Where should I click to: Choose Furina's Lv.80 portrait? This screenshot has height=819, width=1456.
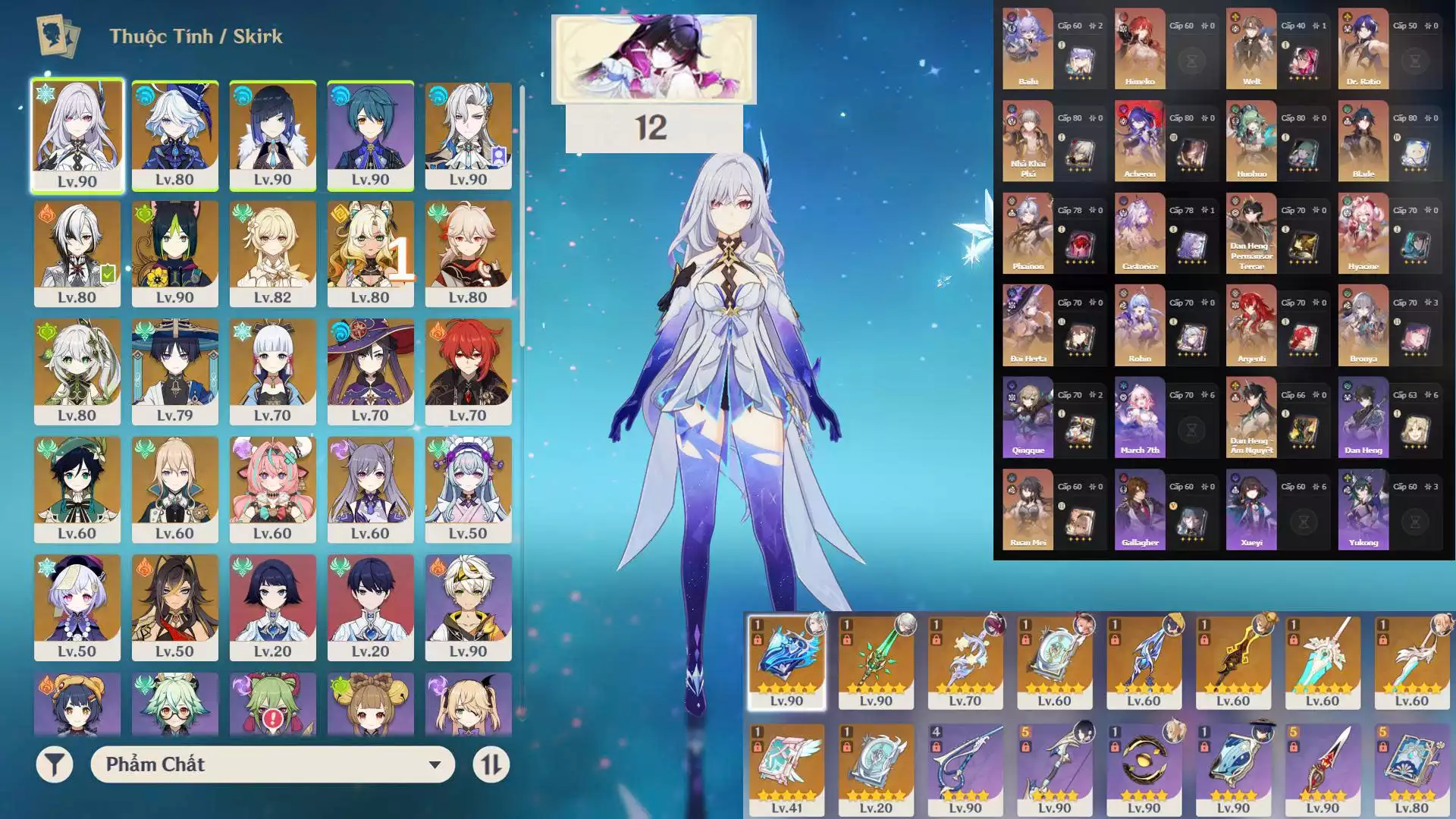click(175, 135)
